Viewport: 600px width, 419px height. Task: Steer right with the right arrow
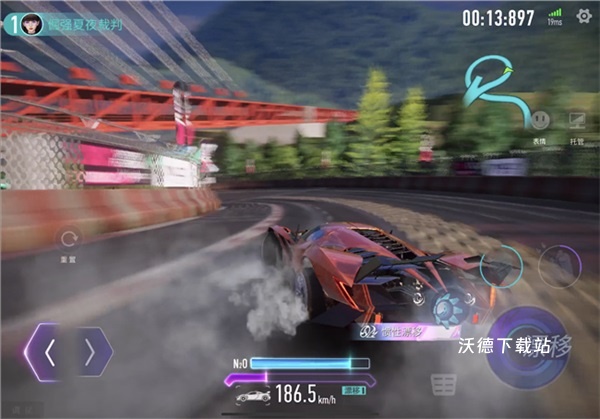90,352
